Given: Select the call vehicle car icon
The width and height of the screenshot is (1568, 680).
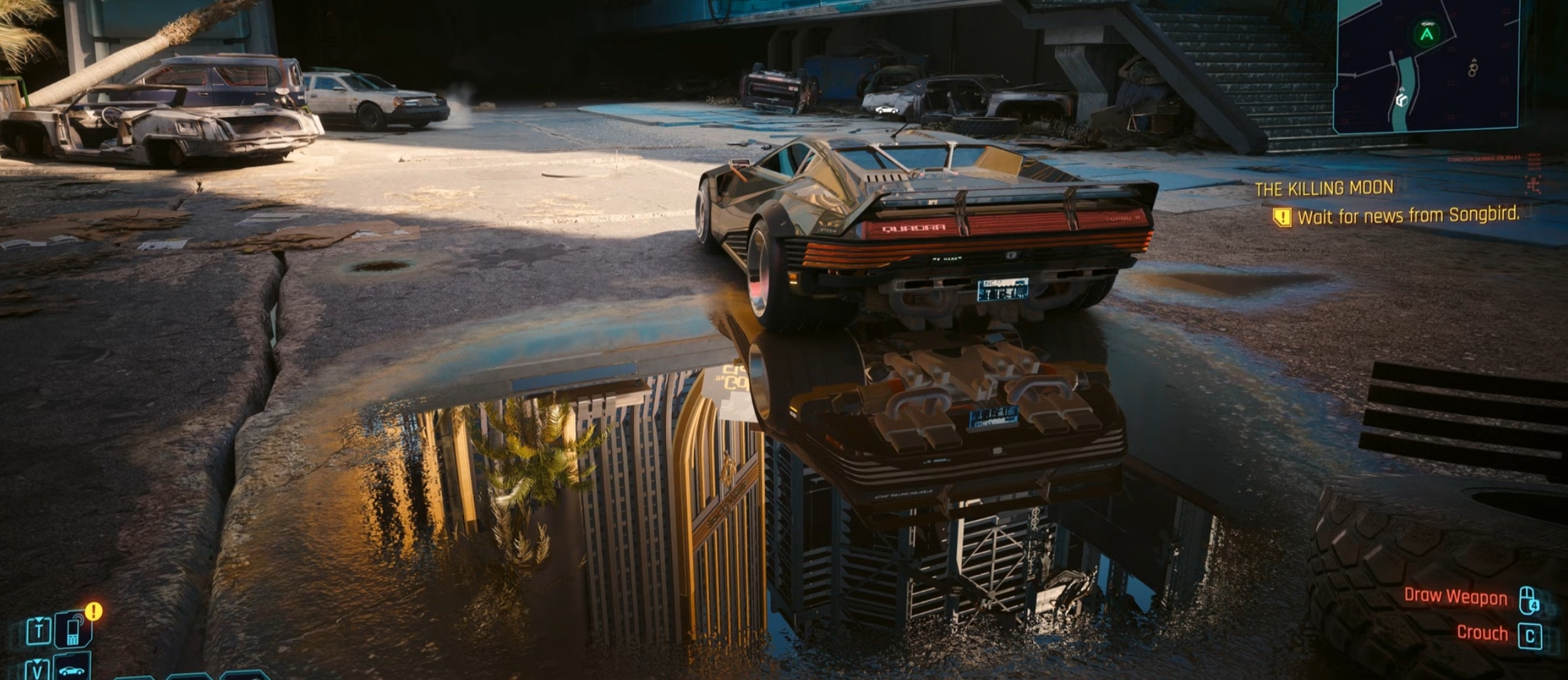Looking at the screenshot, I should pos(71,669).
